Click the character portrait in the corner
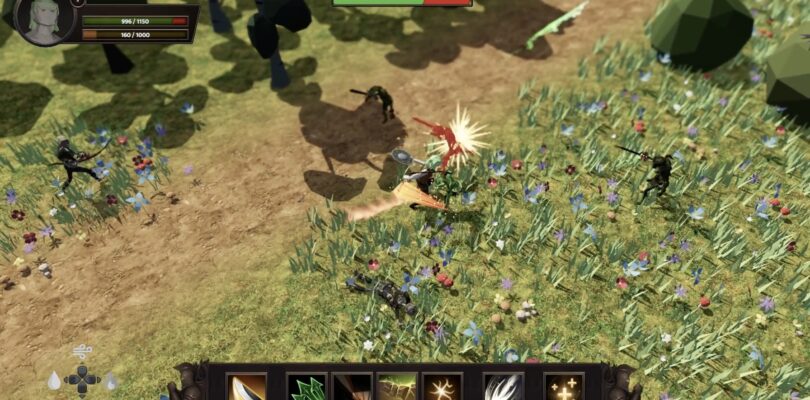 tap(47, 22)
